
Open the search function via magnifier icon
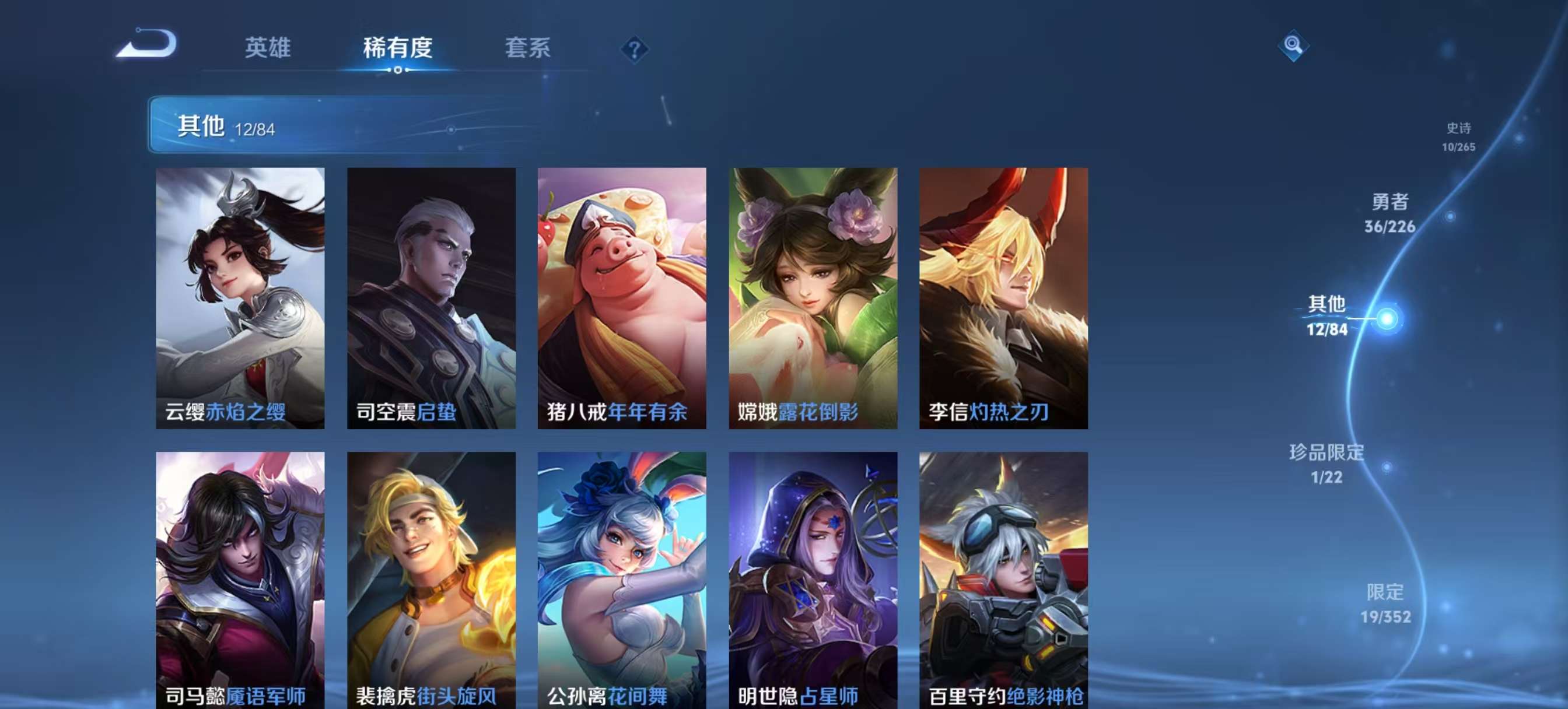tap(1293, 46)
